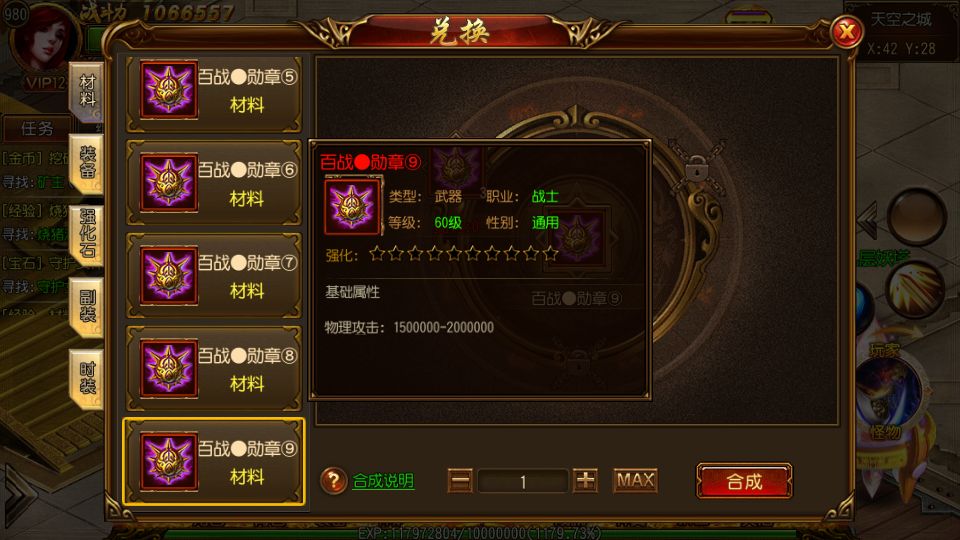The image size is (960, 540).
Task: Select the highlighted 百战勋章⑨ entry
Action: [x=212, y=462]
